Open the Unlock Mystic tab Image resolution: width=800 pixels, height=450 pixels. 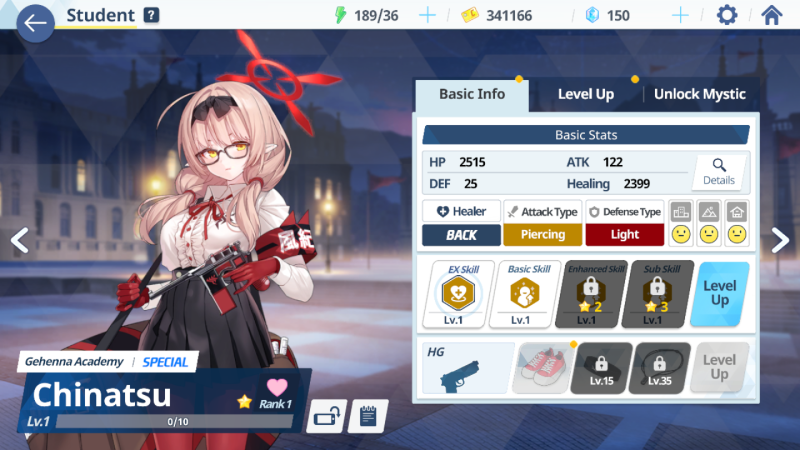click(699, 94)
